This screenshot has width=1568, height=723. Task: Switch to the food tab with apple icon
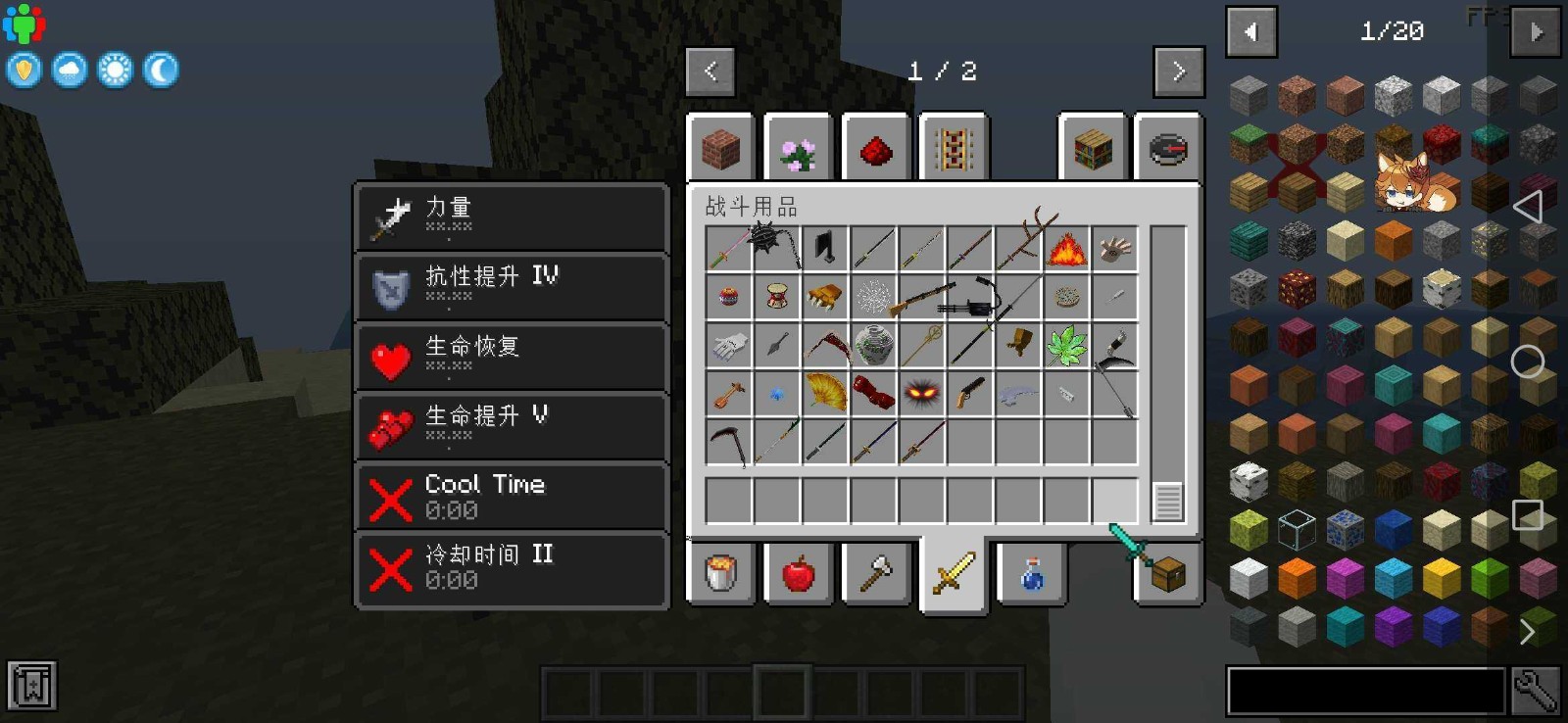[799, 576]
